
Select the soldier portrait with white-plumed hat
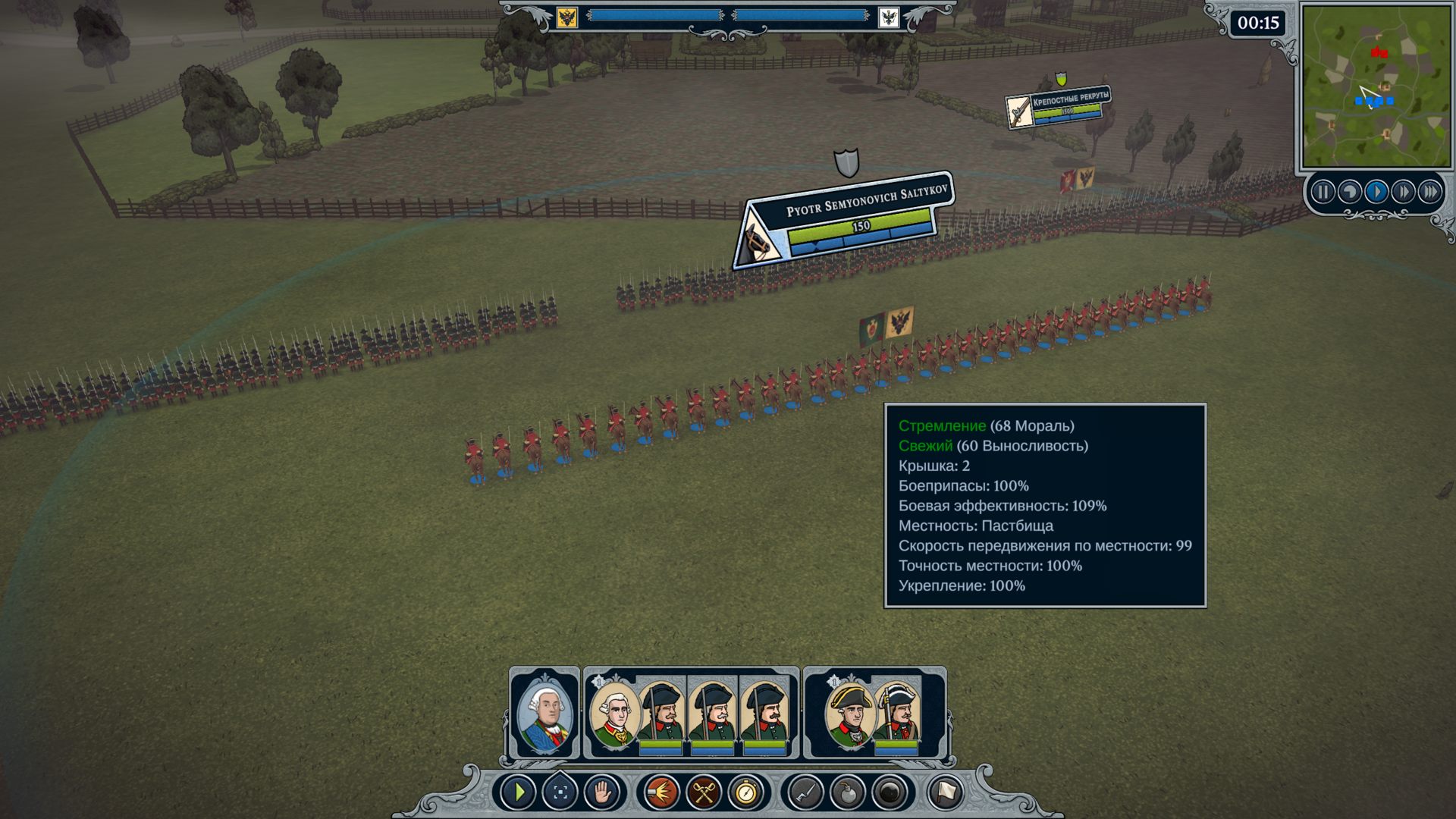click(x=897, y=714)
